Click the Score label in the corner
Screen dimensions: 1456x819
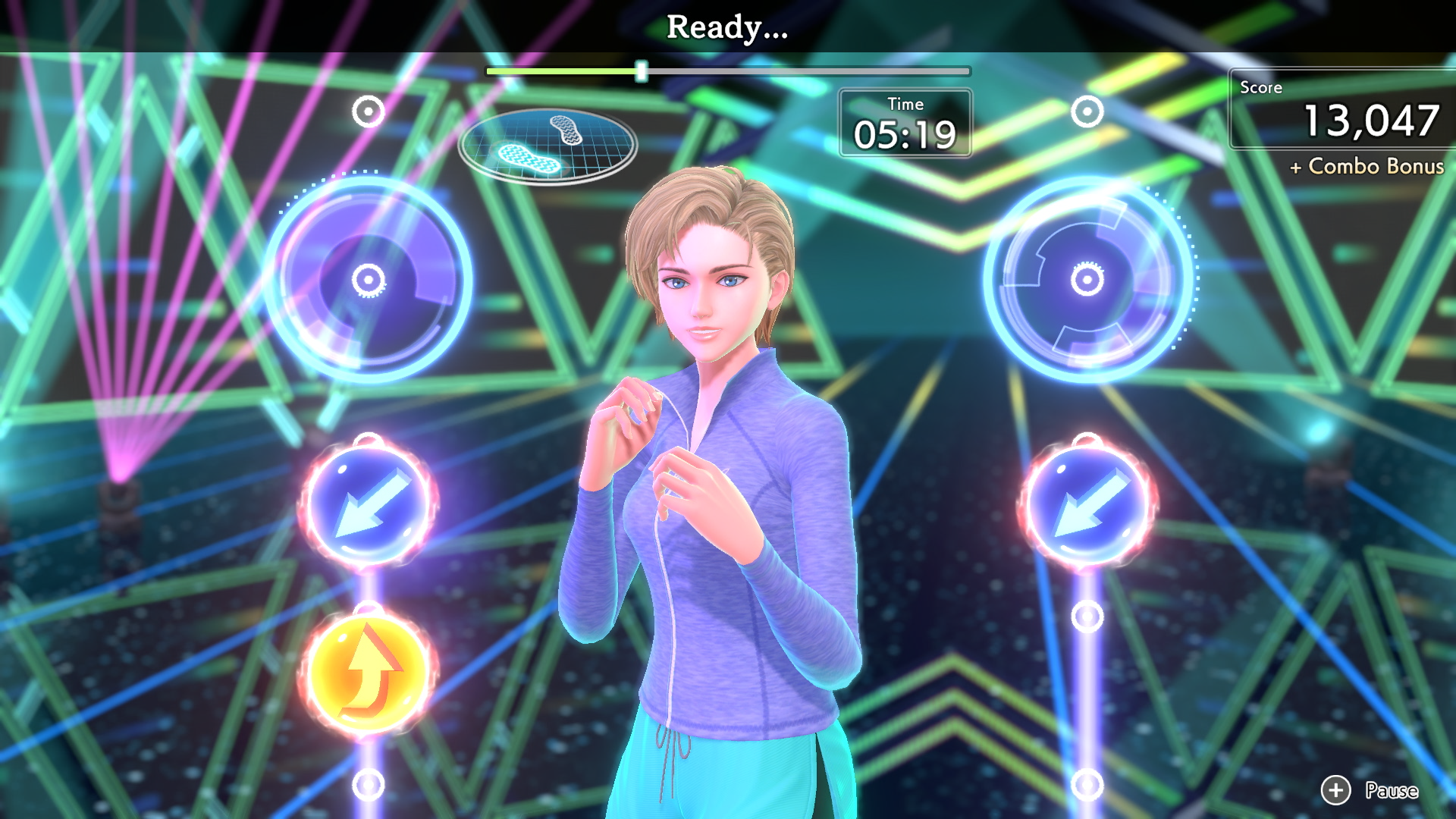point(1260,87)
